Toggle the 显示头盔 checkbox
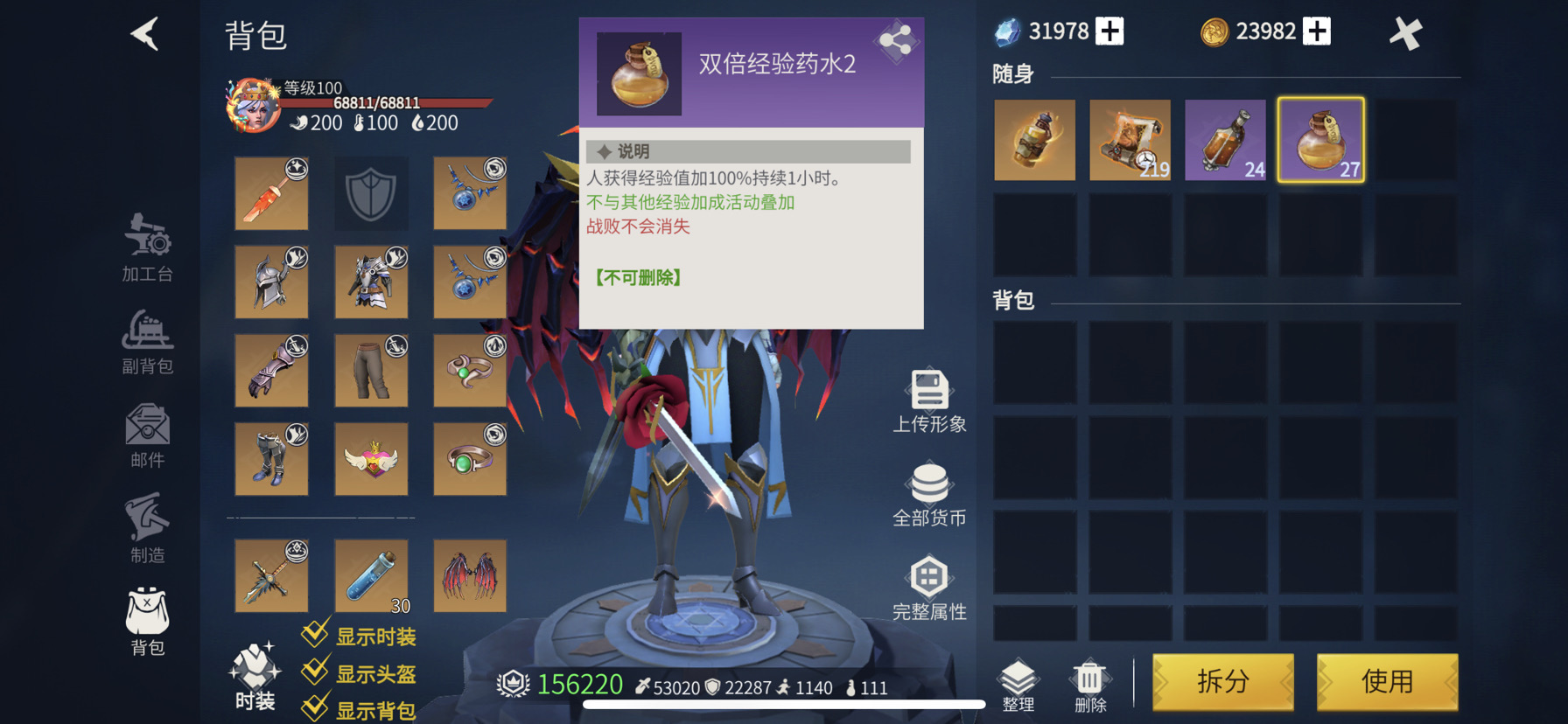Viewport: 1568px width, 724px height. click(x=315, y=672)
